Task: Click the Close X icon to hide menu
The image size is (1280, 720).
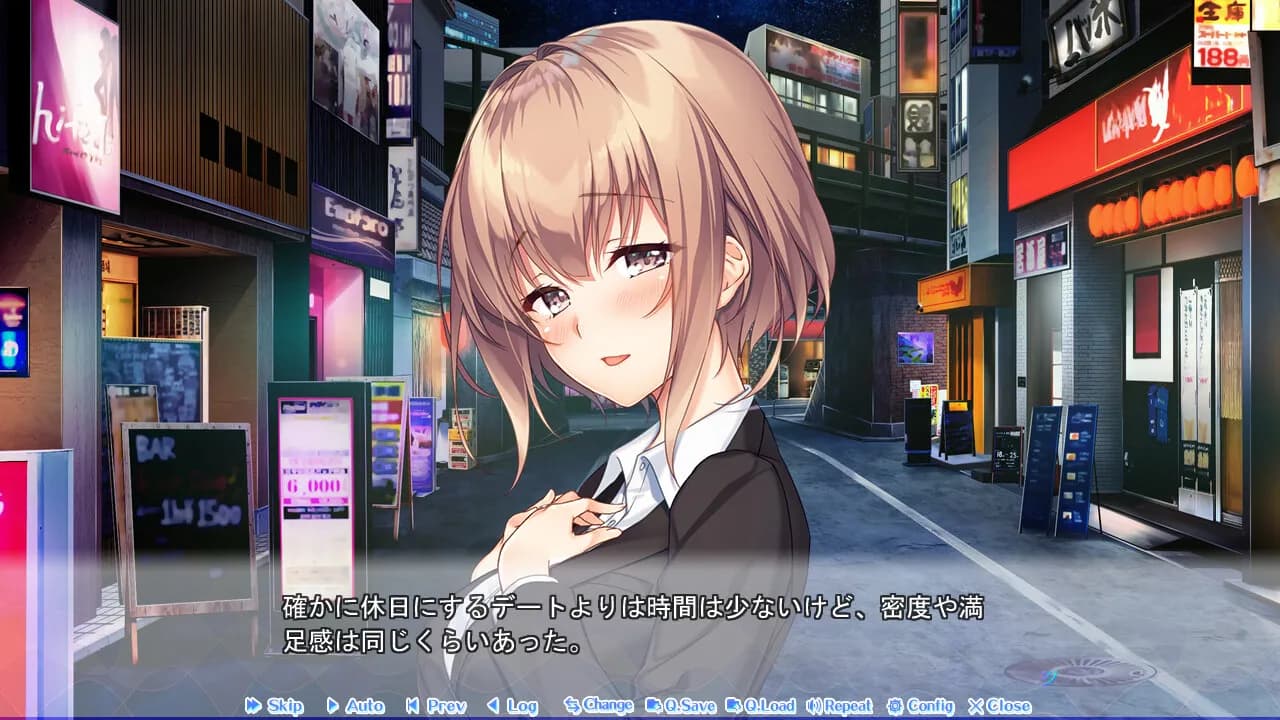Action: point(976,706)
